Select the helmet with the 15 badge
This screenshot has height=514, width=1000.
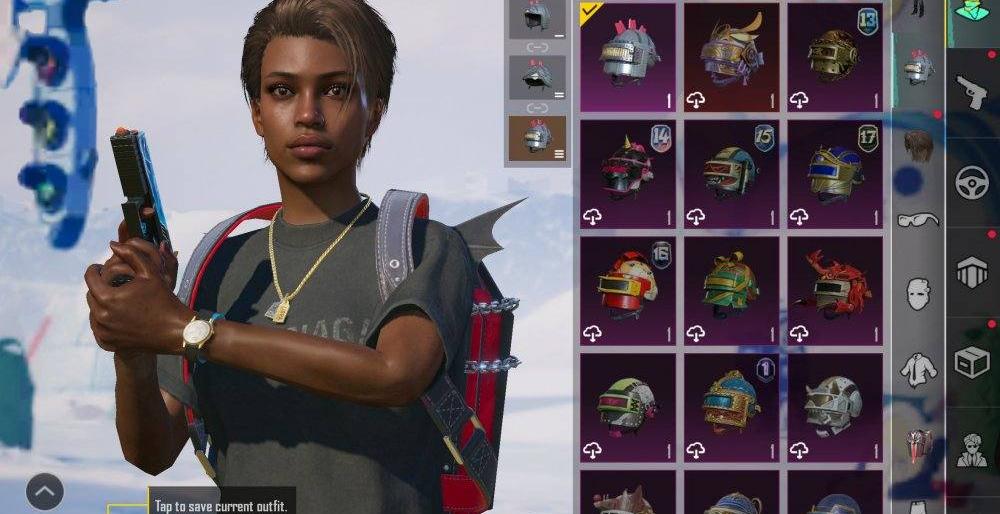click(x=731, y=174)
